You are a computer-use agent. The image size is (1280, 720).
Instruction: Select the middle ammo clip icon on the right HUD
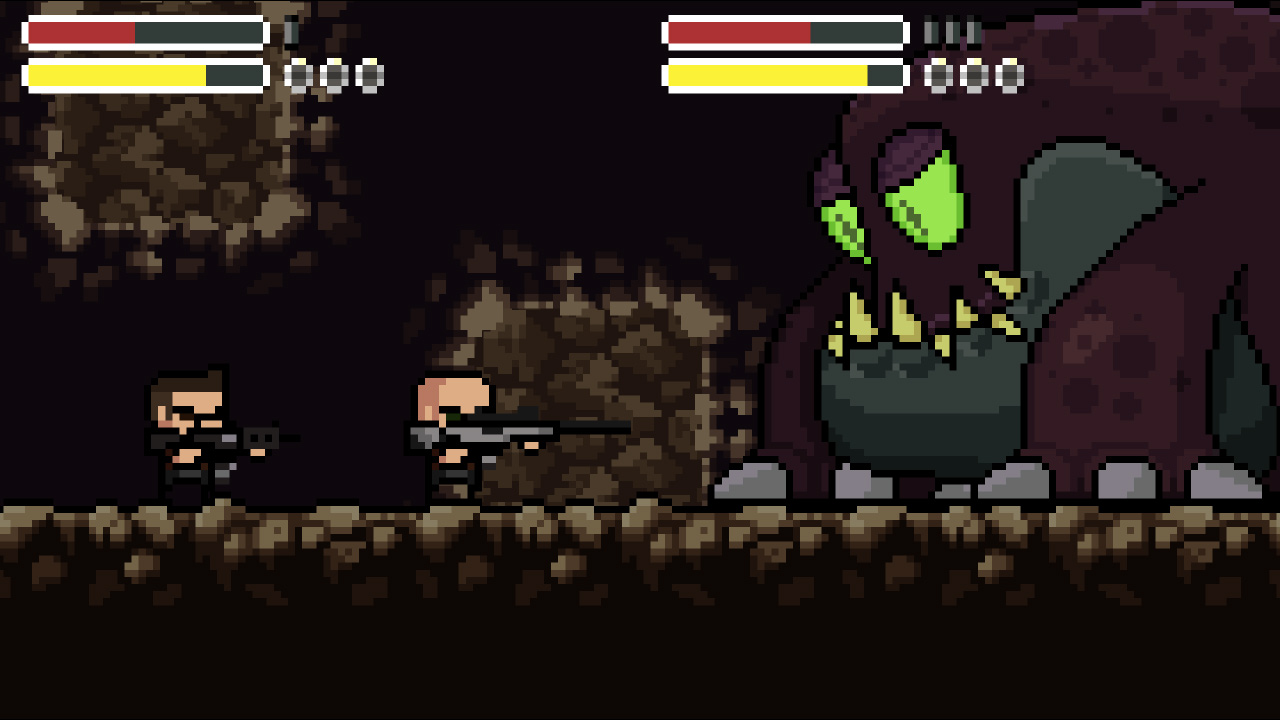[x=955, y=31]
